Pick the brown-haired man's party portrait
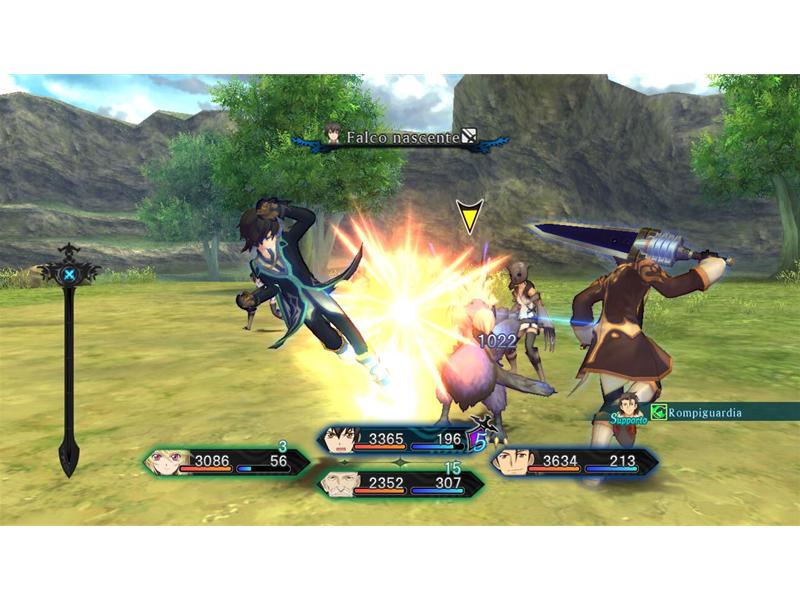 click(x=512, y=461)
